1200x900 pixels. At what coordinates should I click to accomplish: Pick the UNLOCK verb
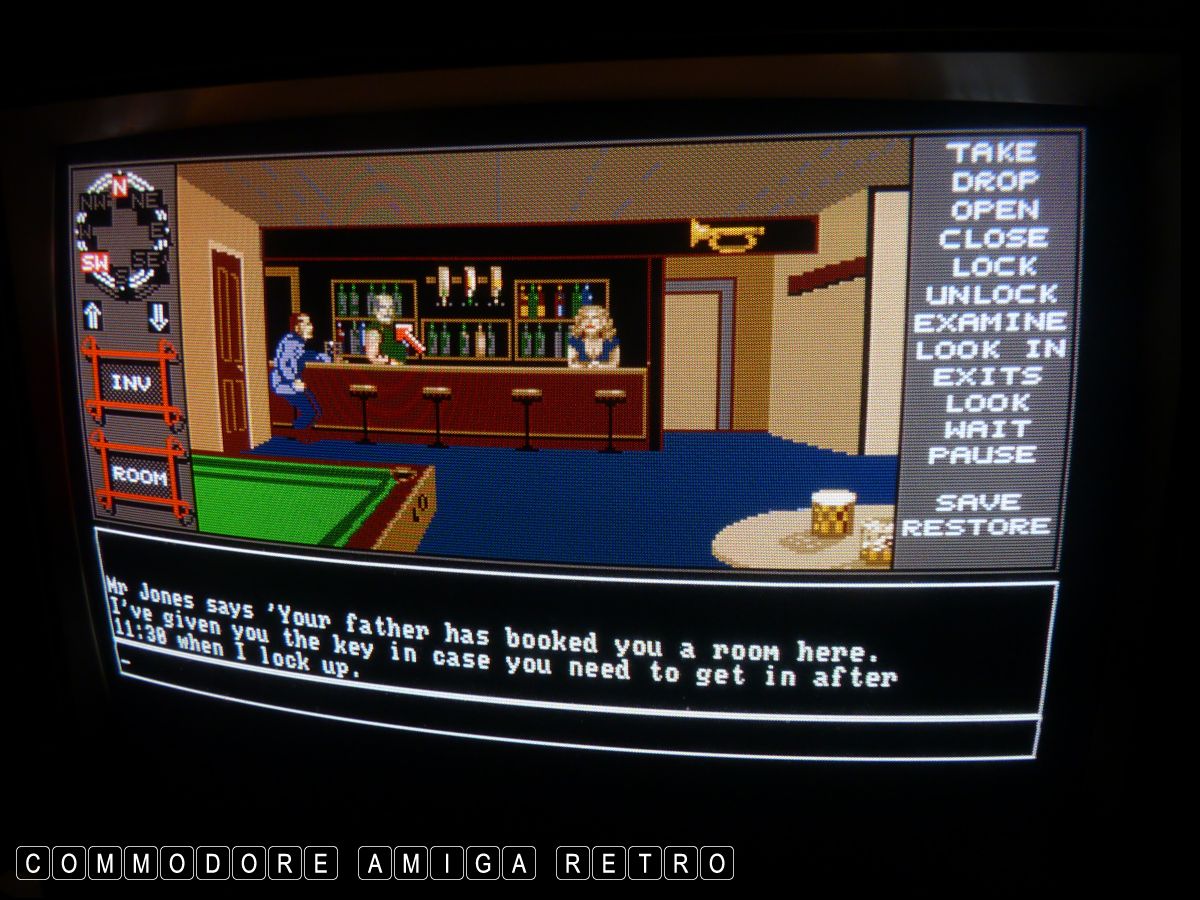(x=992, y=295)
